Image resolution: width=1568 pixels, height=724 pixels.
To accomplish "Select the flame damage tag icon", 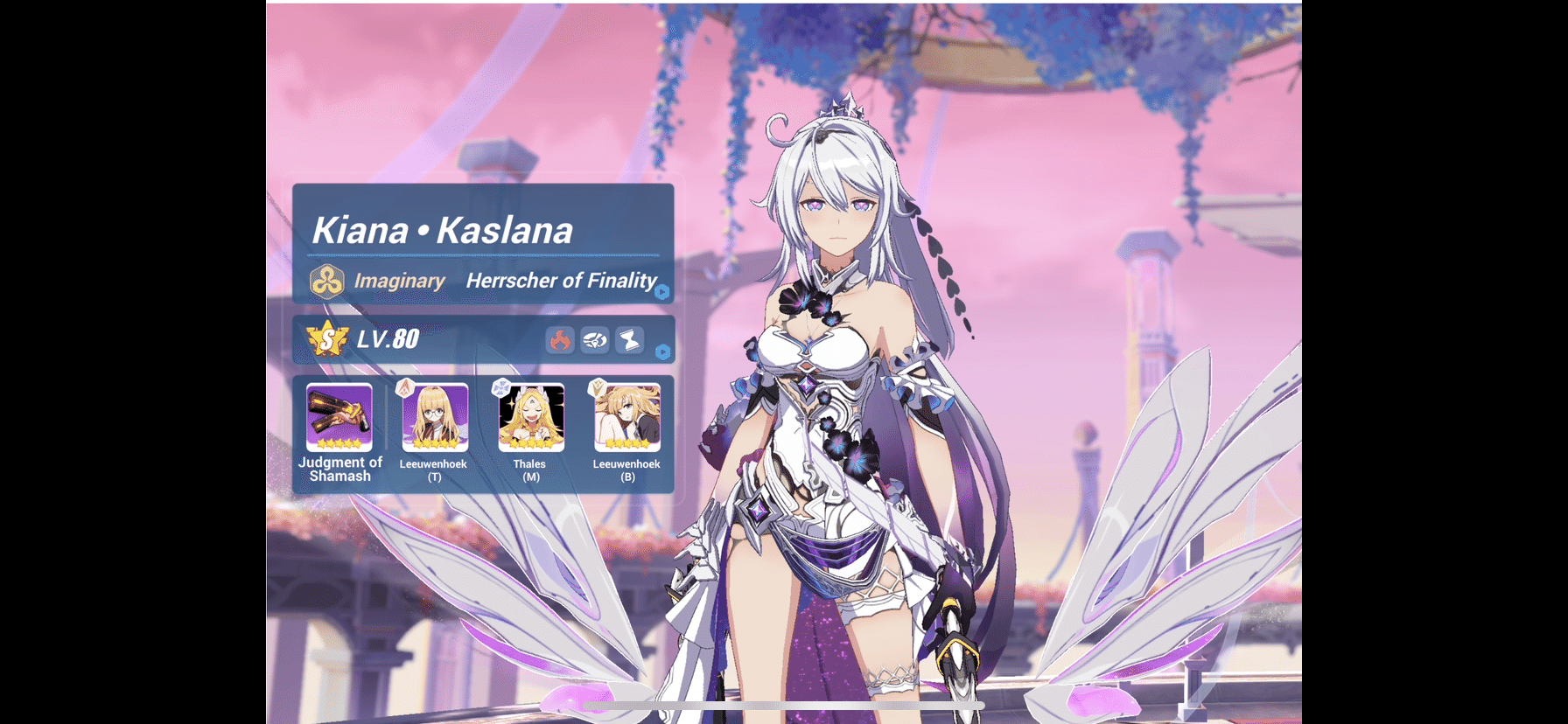I will (561, 341).
